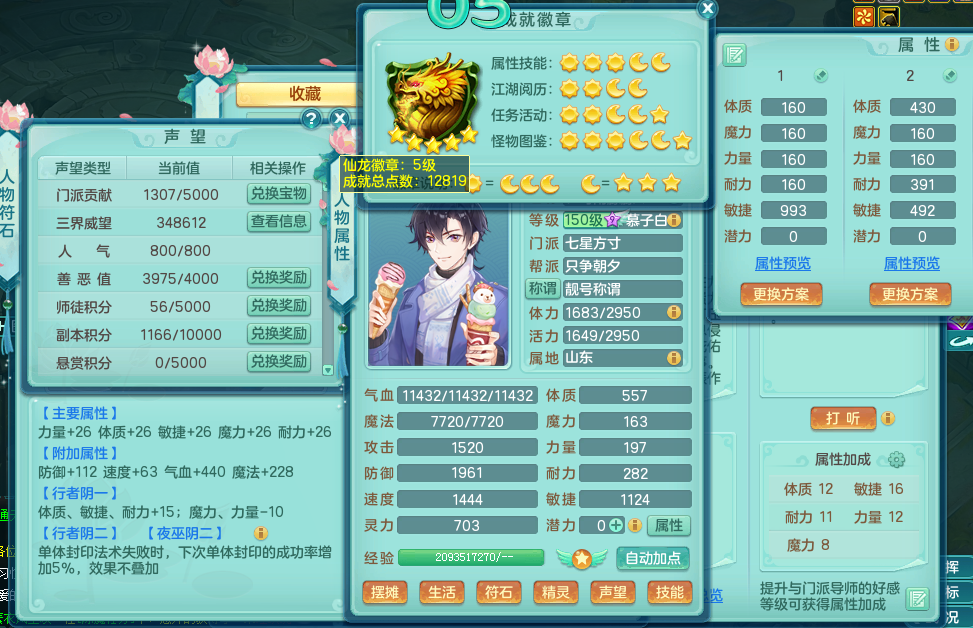Close the achievement badge panel
Screen dimensions: 973x628
(707, 9)
